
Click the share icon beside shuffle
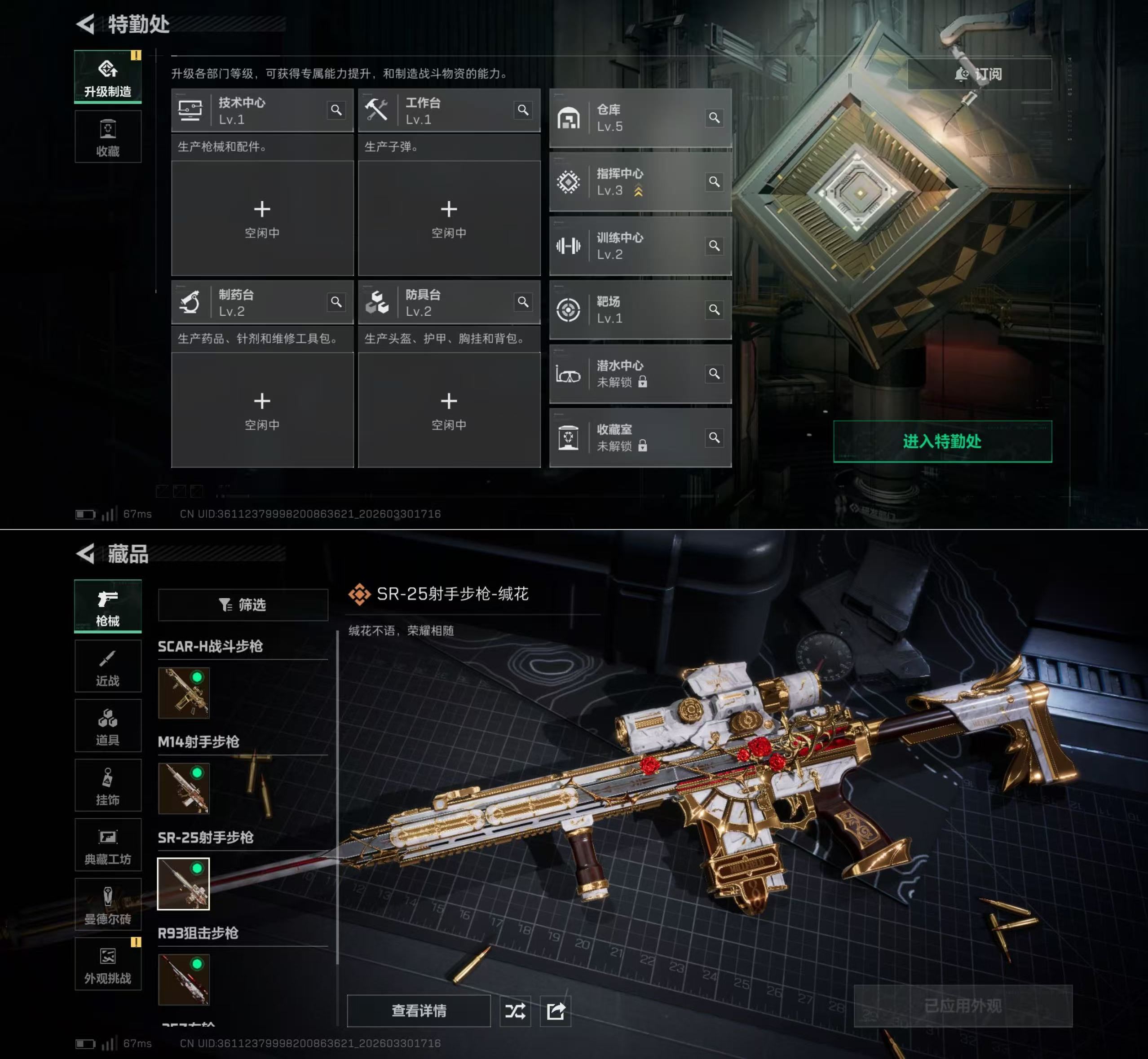click(x=556, y=1011)
